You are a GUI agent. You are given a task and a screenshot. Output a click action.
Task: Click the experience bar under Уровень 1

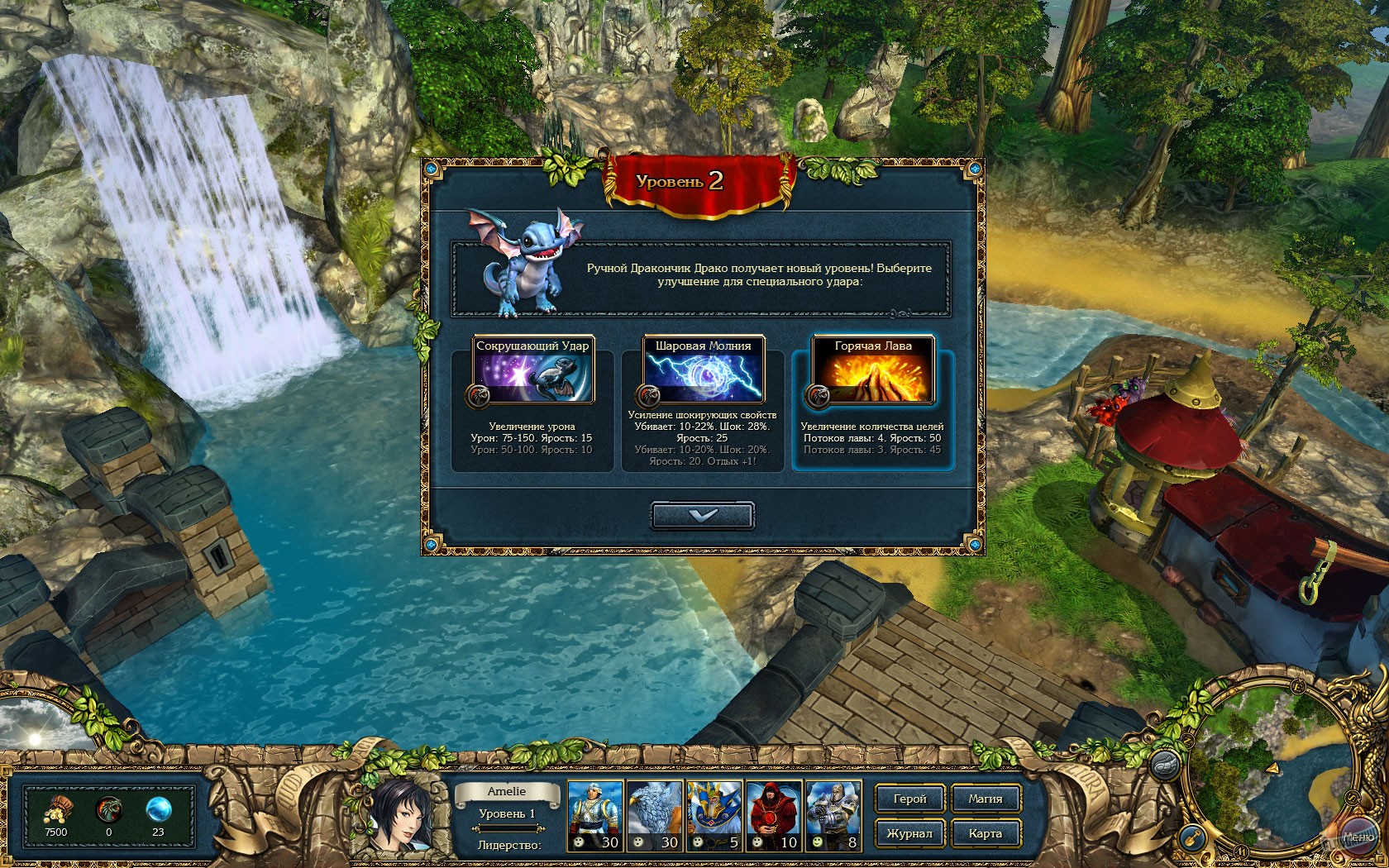pyautogui.click(x=506, y=827)
